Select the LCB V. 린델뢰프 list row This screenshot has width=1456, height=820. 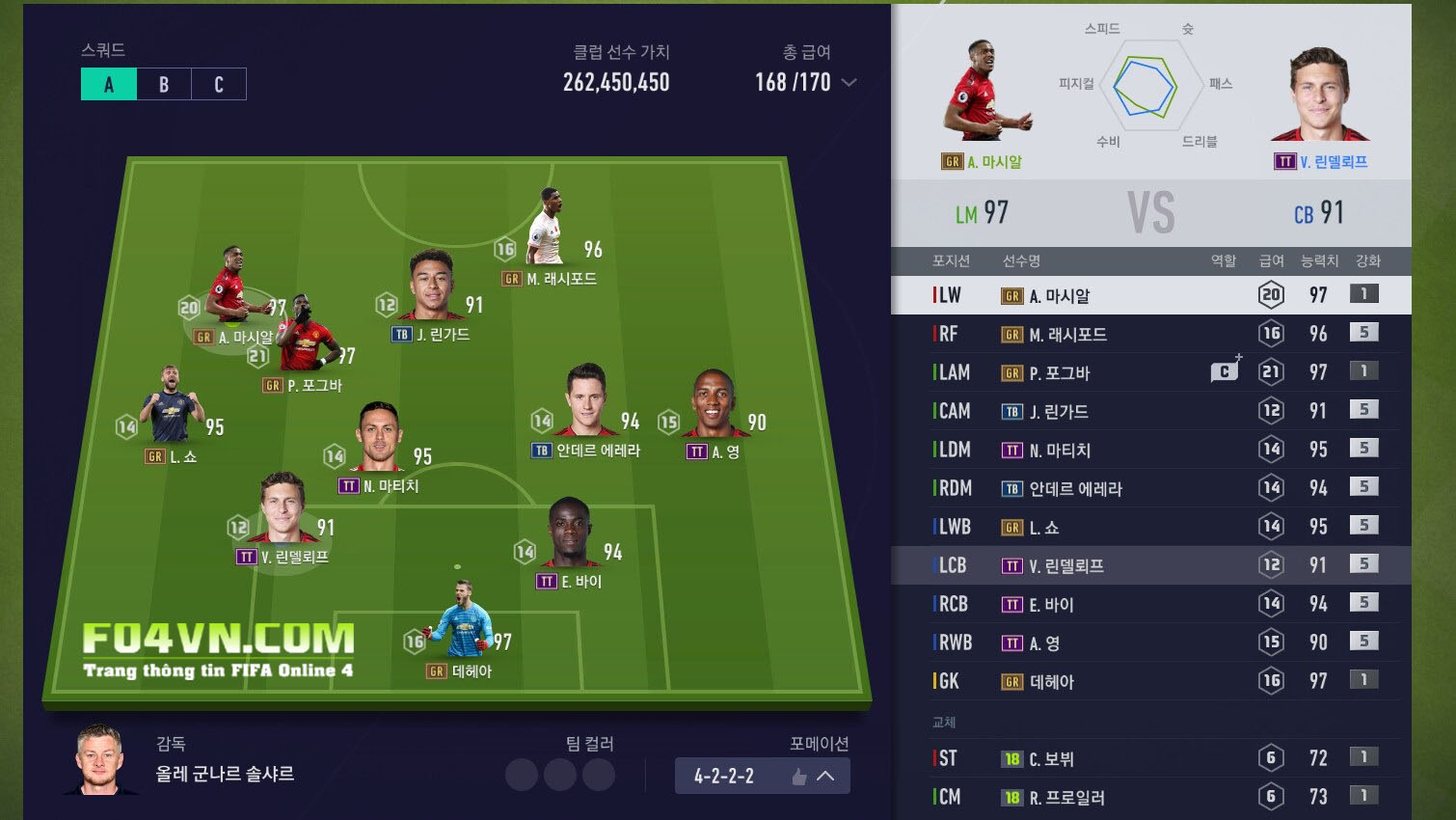[1150, 565]
